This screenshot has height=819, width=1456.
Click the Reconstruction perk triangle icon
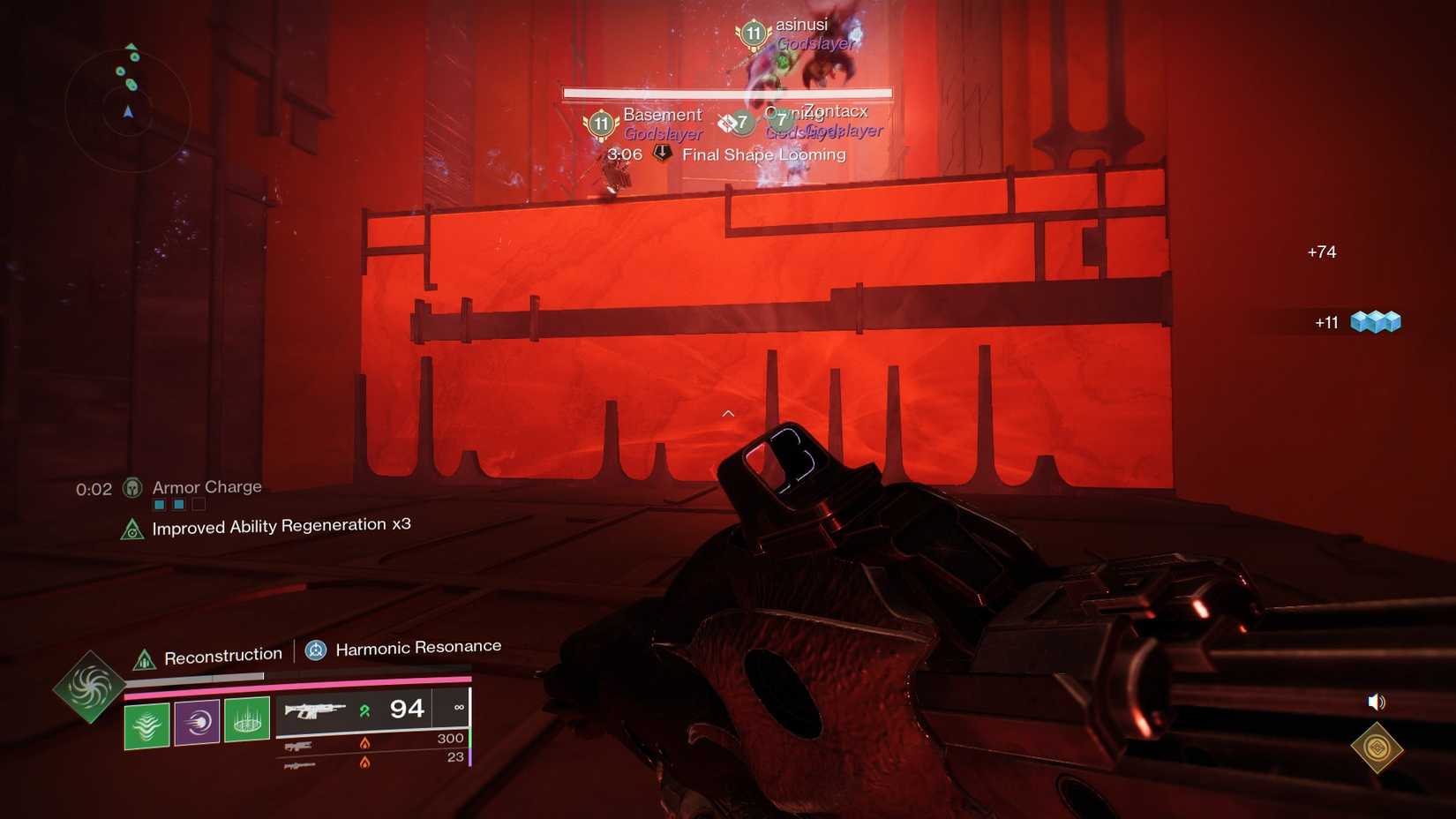[x=145, y=655]
